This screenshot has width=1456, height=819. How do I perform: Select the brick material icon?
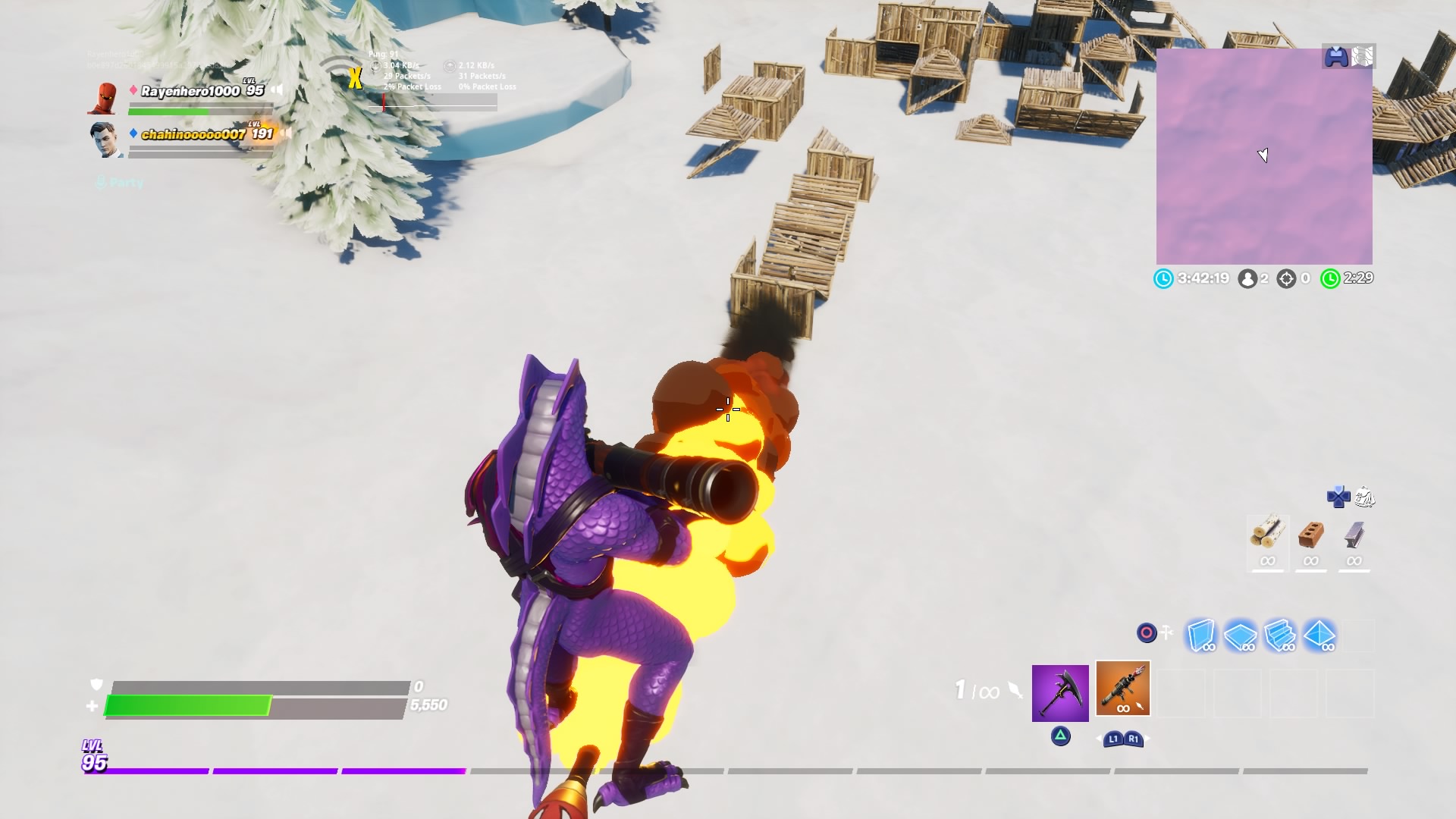click(1310, 535)
